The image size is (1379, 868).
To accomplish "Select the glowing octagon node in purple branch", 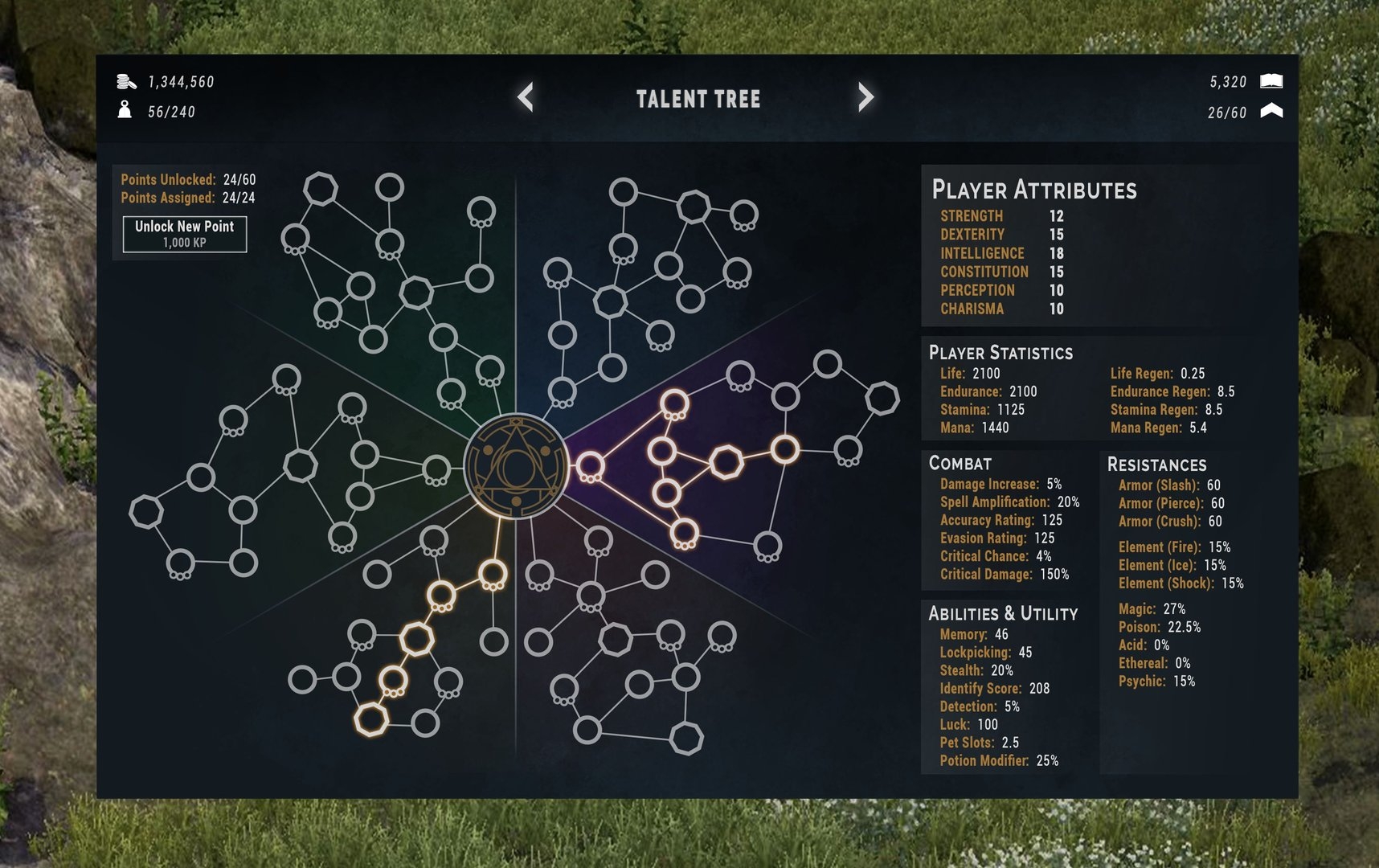I will coord(726,462).
